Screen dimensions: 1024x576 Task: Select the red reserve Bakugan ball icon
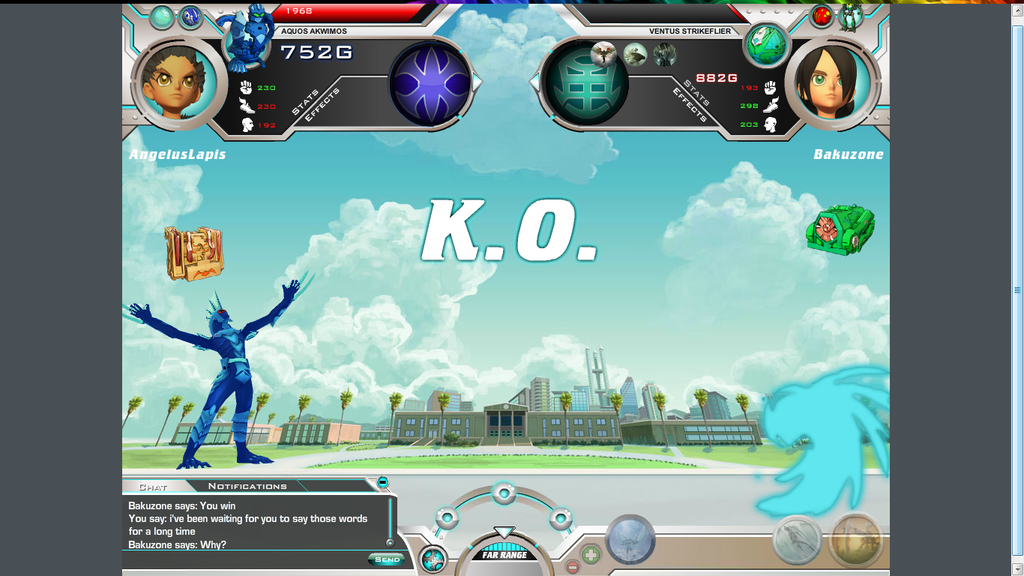(x=822, y=16)
